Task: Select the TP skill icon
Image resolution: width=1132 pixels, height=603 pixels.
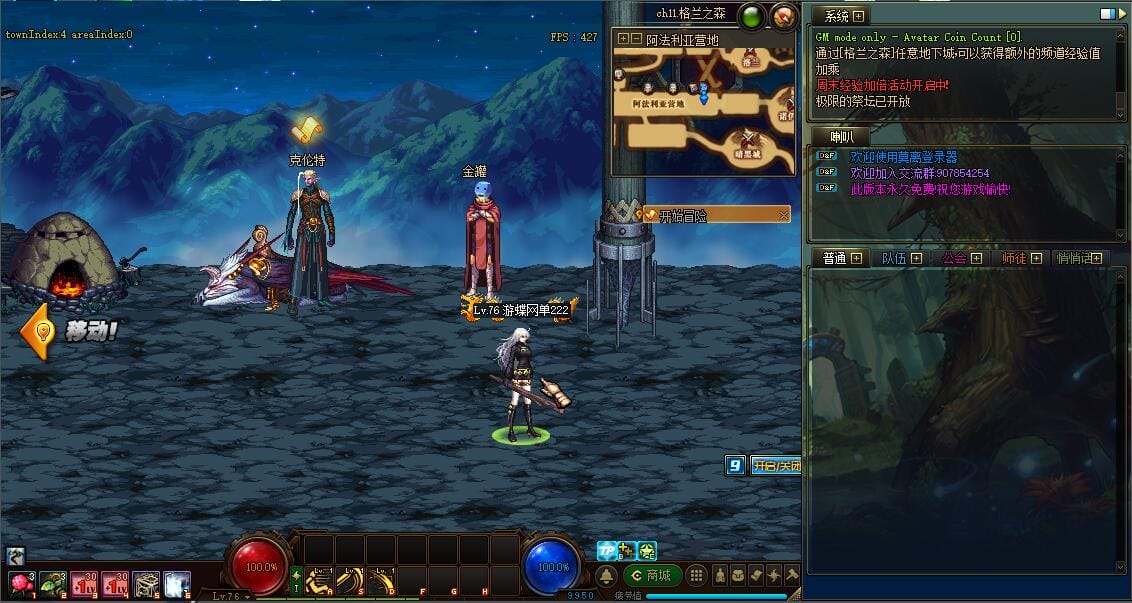Action: 606,551
